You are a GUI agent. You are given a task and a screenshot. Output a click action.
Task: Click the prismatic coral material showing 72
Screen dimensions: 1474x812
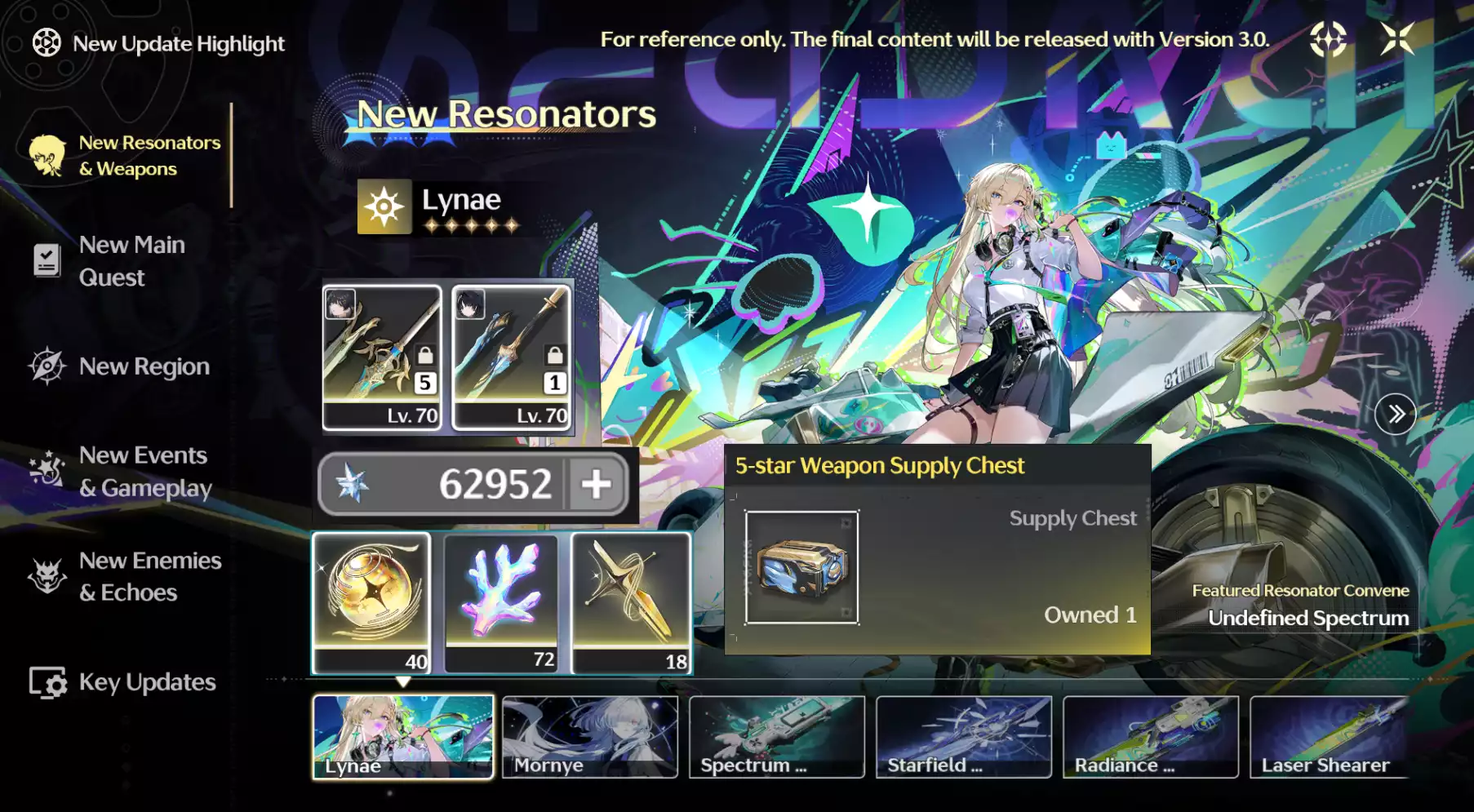tap(501, 601)
